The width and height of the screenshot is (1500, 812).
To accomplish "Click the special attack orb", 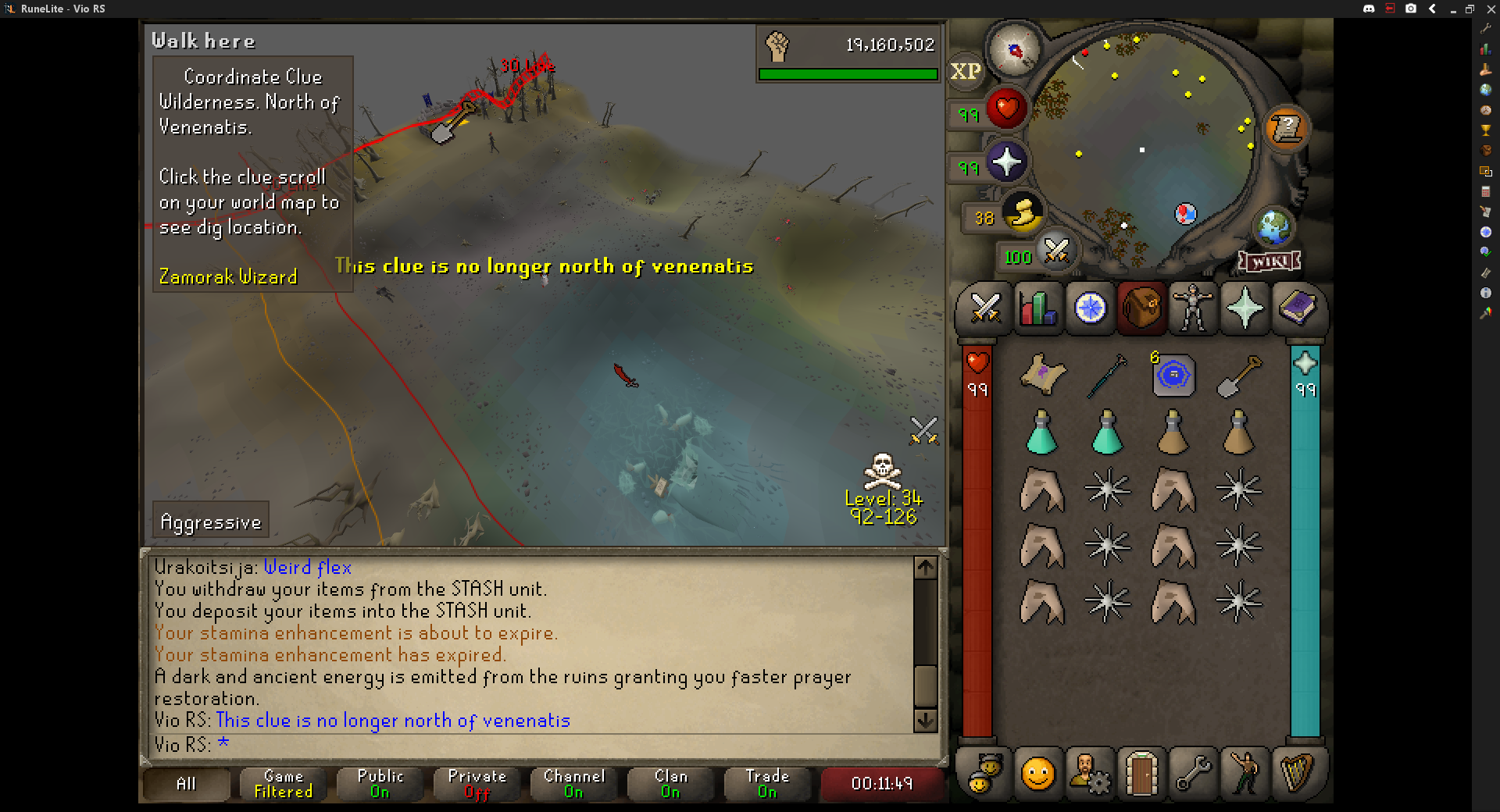I will 1056,252.
